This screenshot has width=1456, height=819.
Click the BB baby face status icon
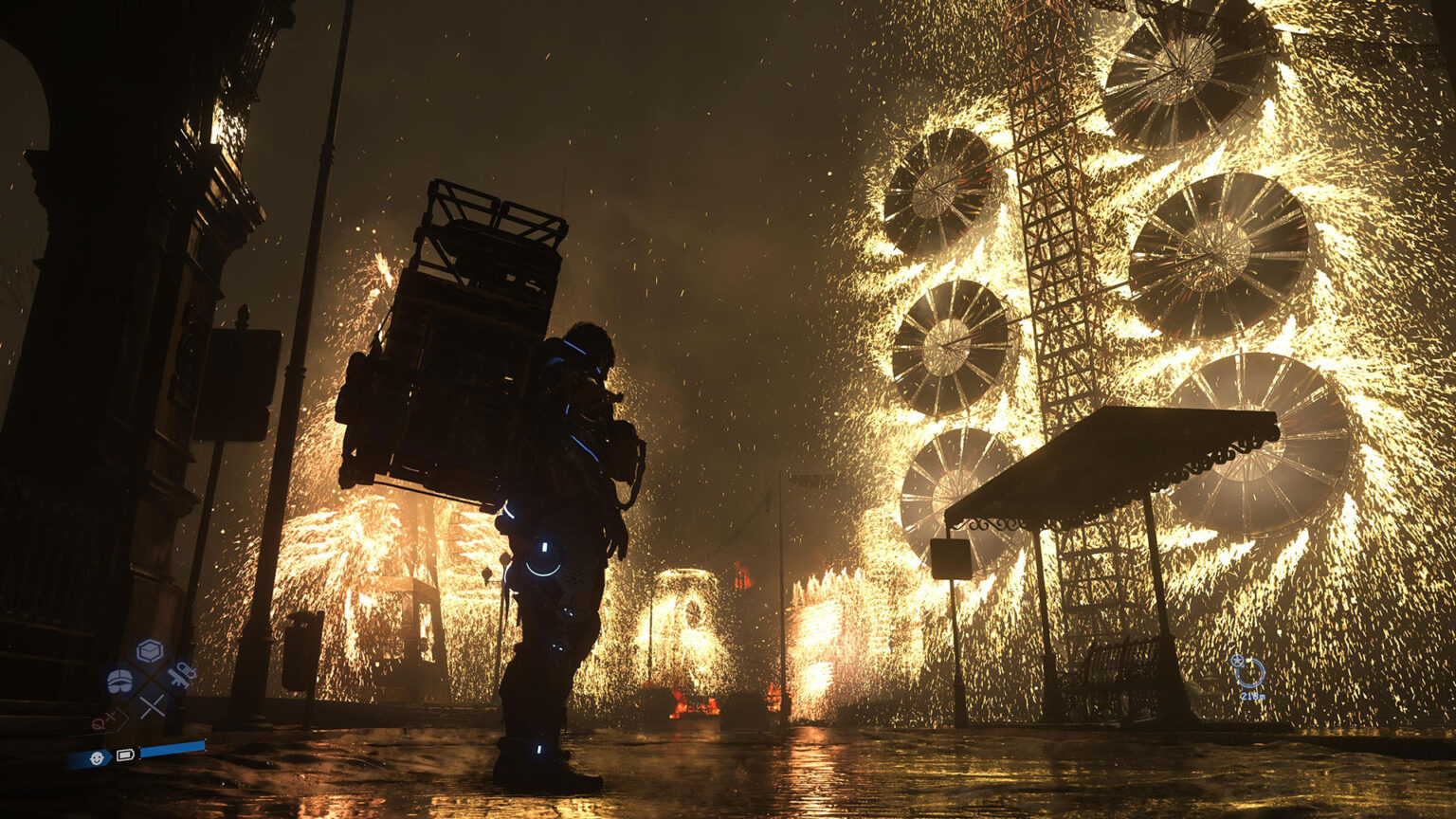pos(97,757)
